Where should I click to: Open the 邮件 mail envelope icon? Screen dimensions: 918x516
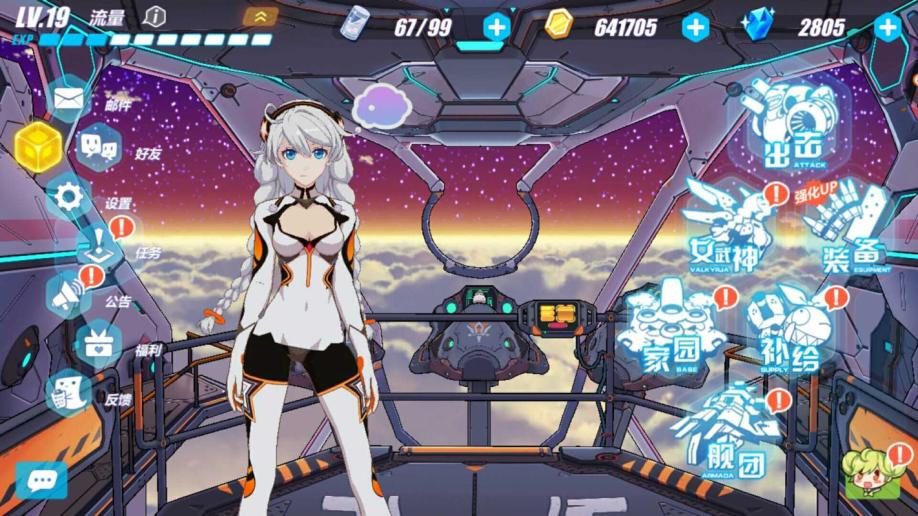click(67, 99)
